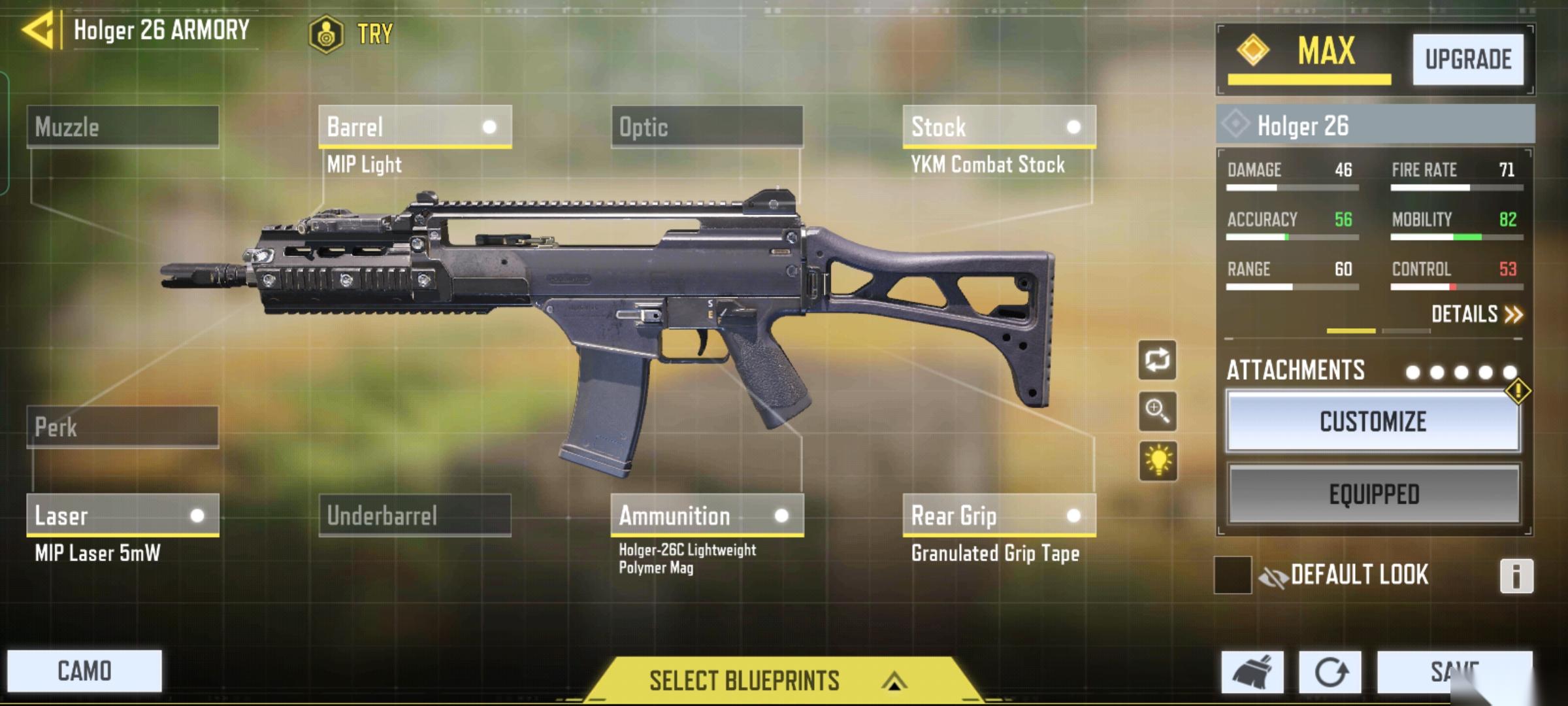
Task: Open the CAMO menu
Action: click(x=84, y=671)
